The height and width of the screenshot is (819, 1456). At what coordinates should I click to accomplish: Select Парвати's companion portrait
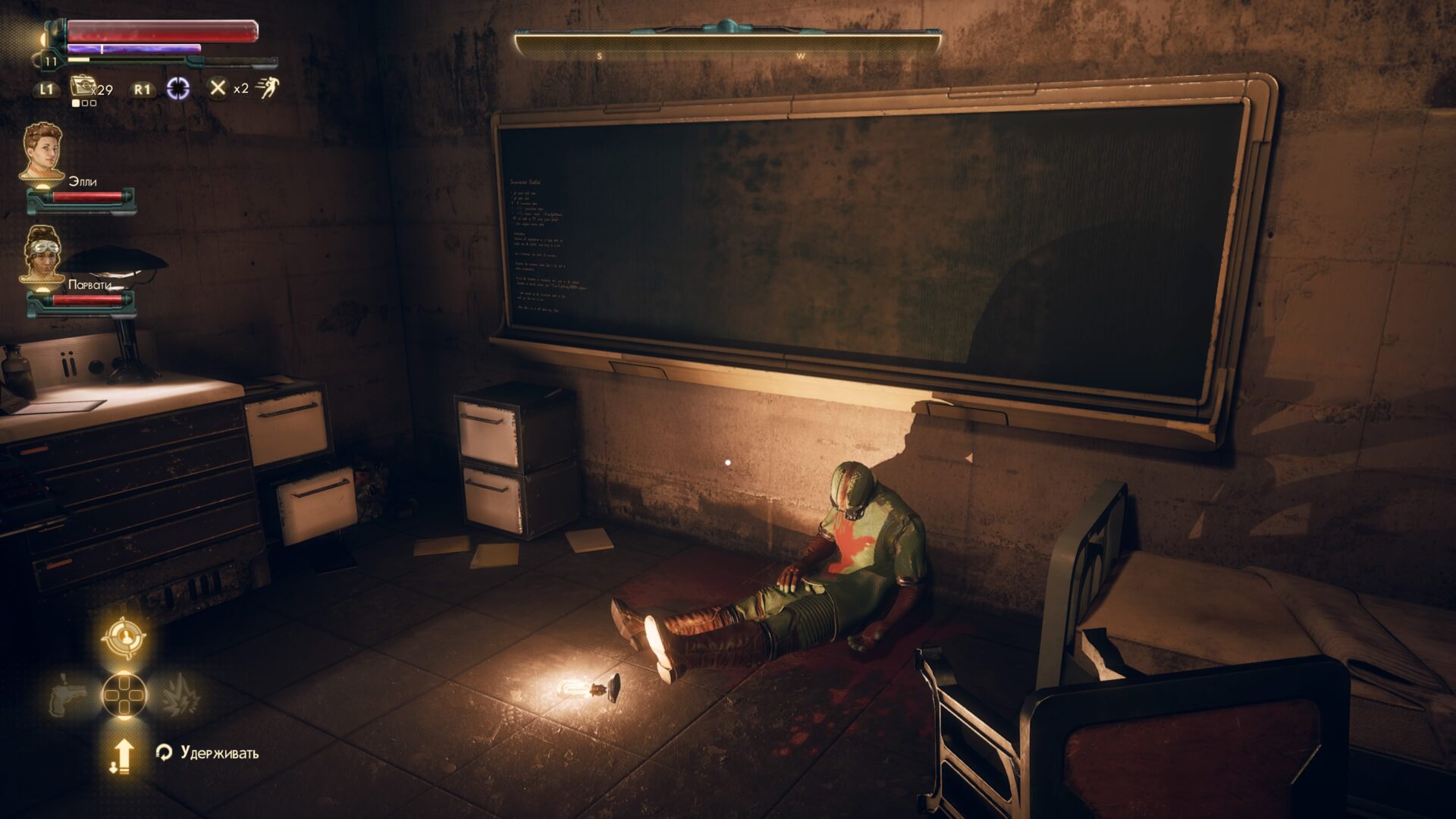(x=42, y=256)
